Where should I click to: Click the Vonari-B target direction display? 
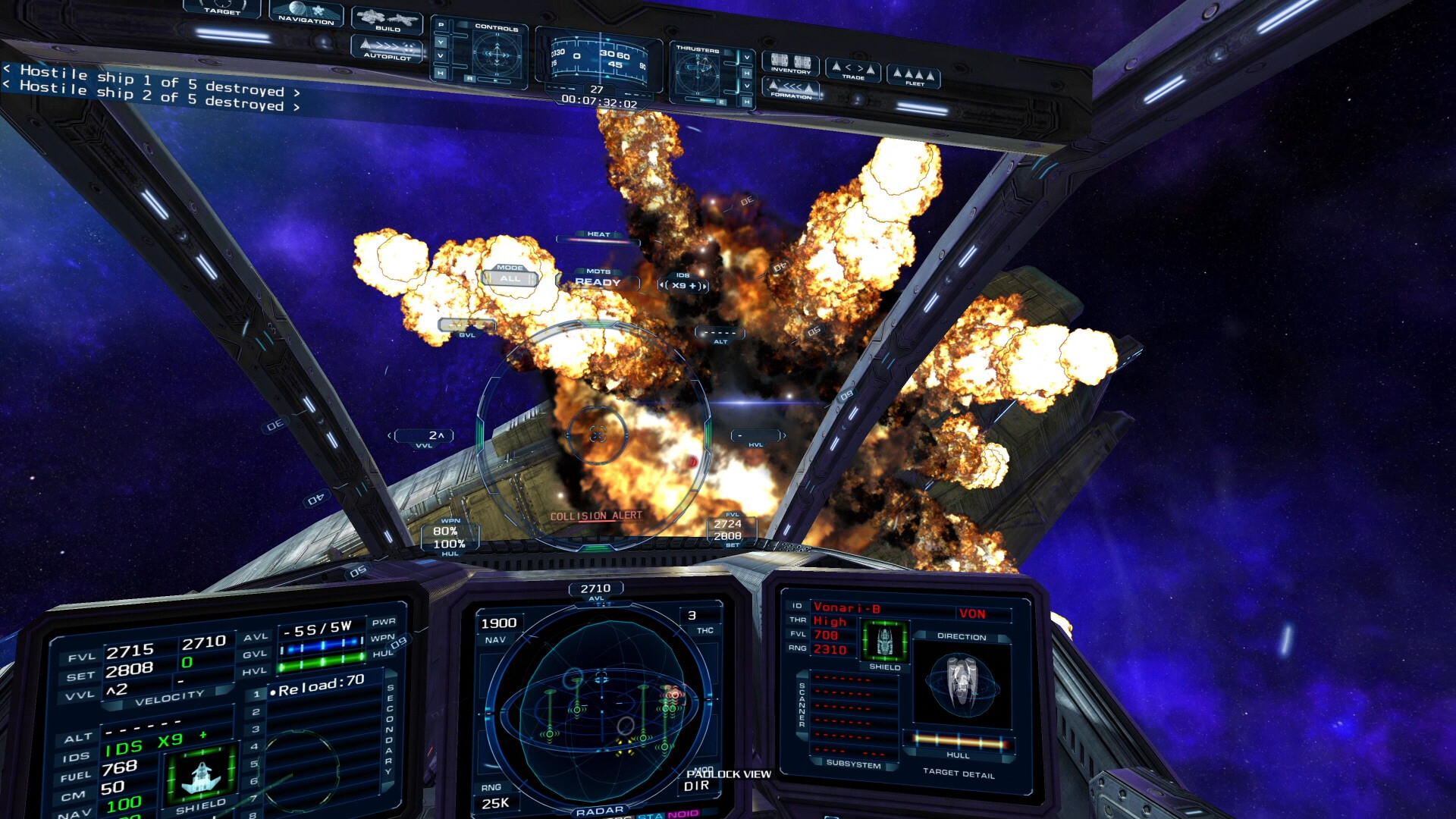click(962, 684)
